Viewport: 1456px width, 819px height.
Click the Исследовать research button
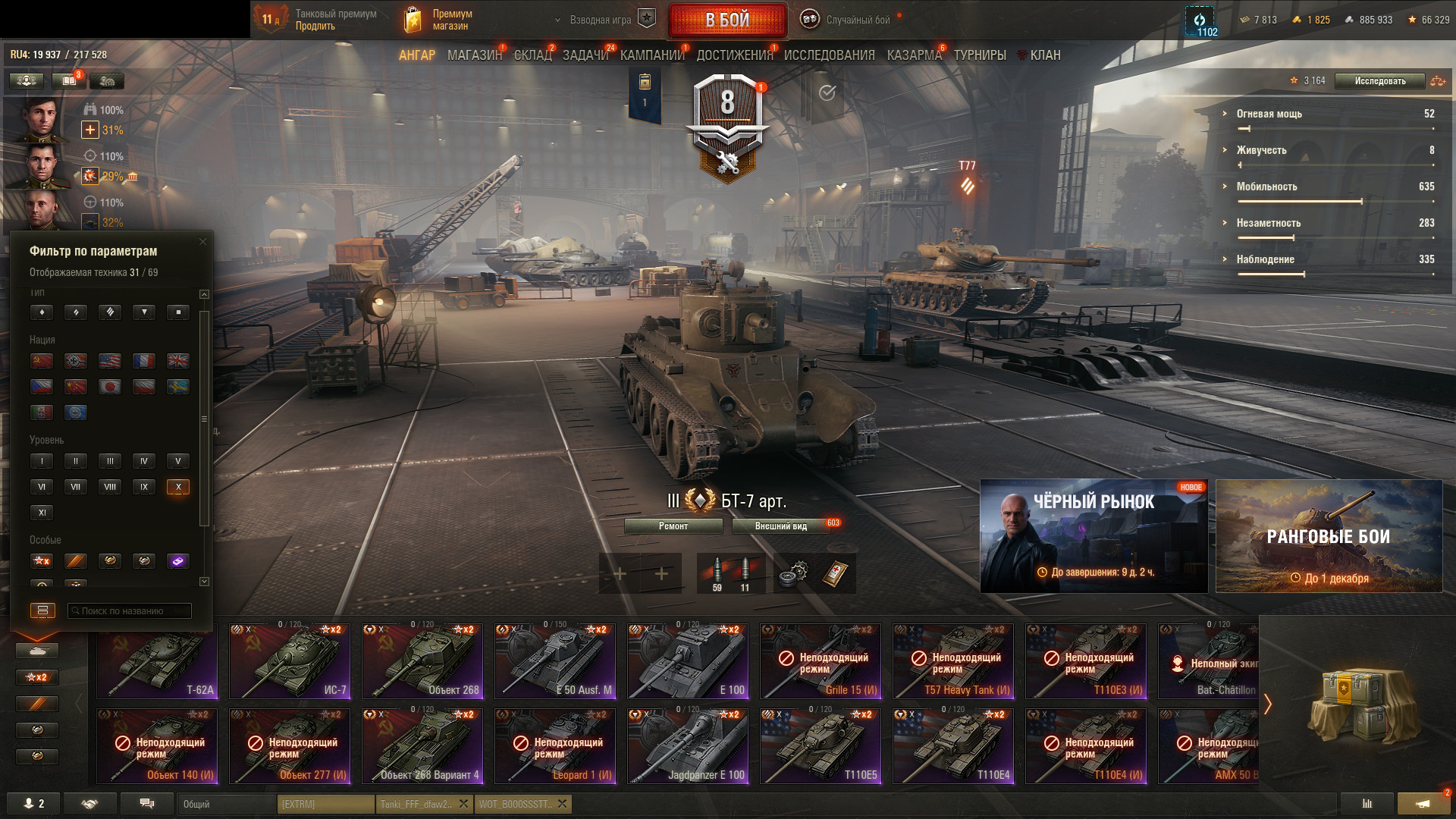pyautogui.click(x=1379, y=81)
